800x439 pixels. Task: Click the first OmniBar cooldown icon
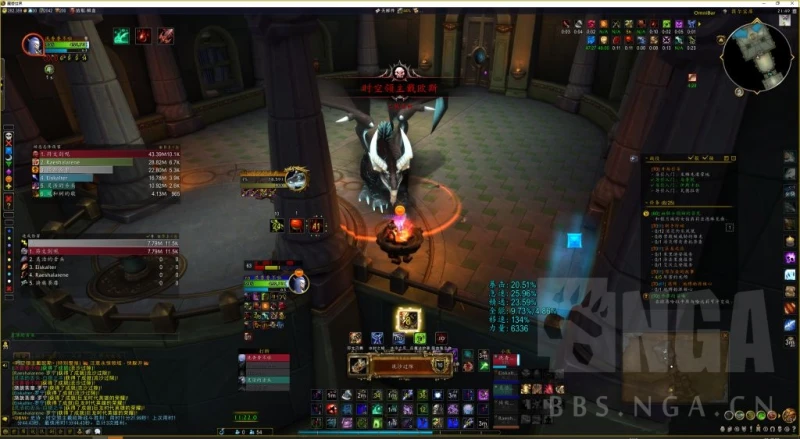tap(566, 23)
